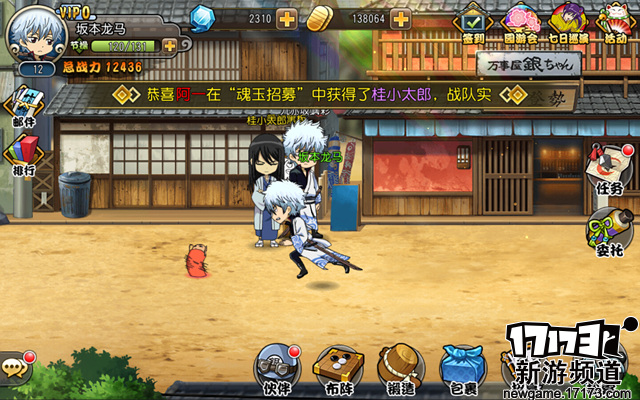Open the 布阵 formation screen
Image resolution: width=640 pixels, height=400 pixels.
click(338, 368)
